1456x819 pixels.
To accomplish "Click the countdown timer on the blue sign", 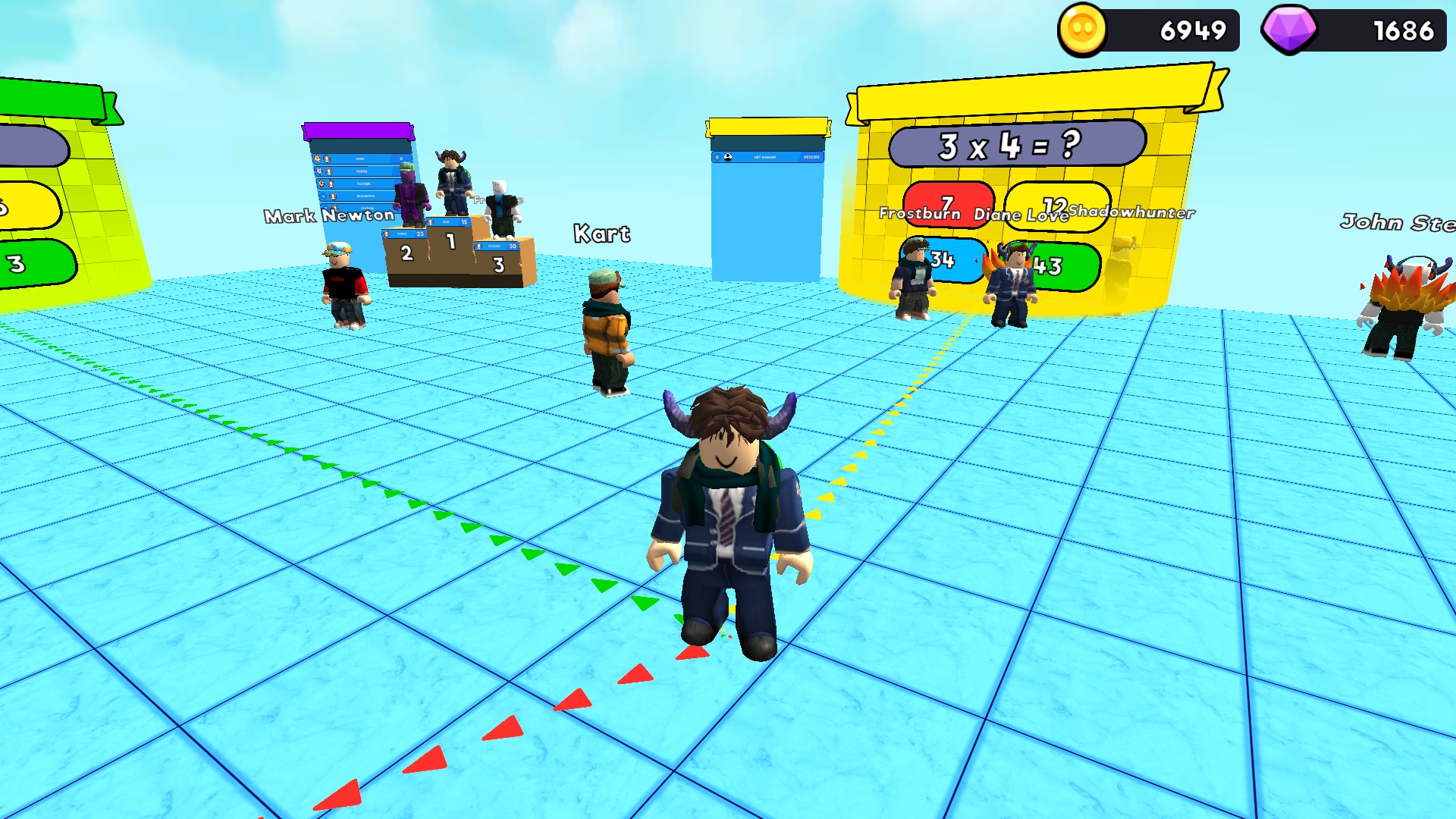I will click(x=811, y=157).
